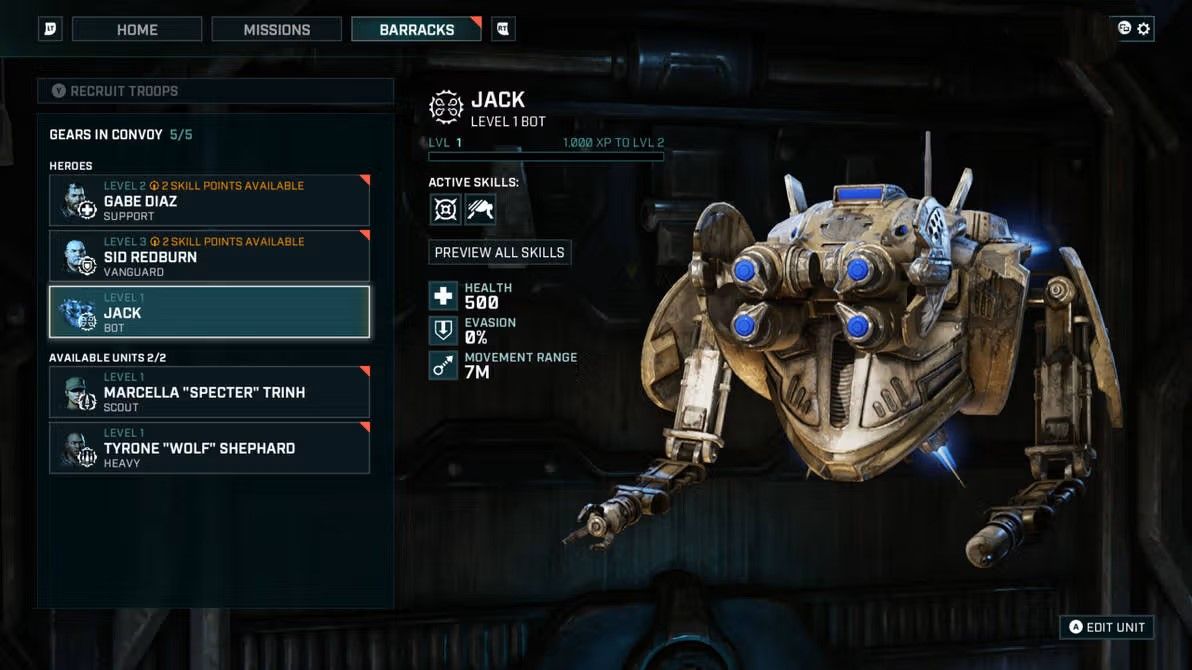This screenshot has width=1192, height=670.
Task: Switch to the Home tab
Action: [x=137, y=29]
